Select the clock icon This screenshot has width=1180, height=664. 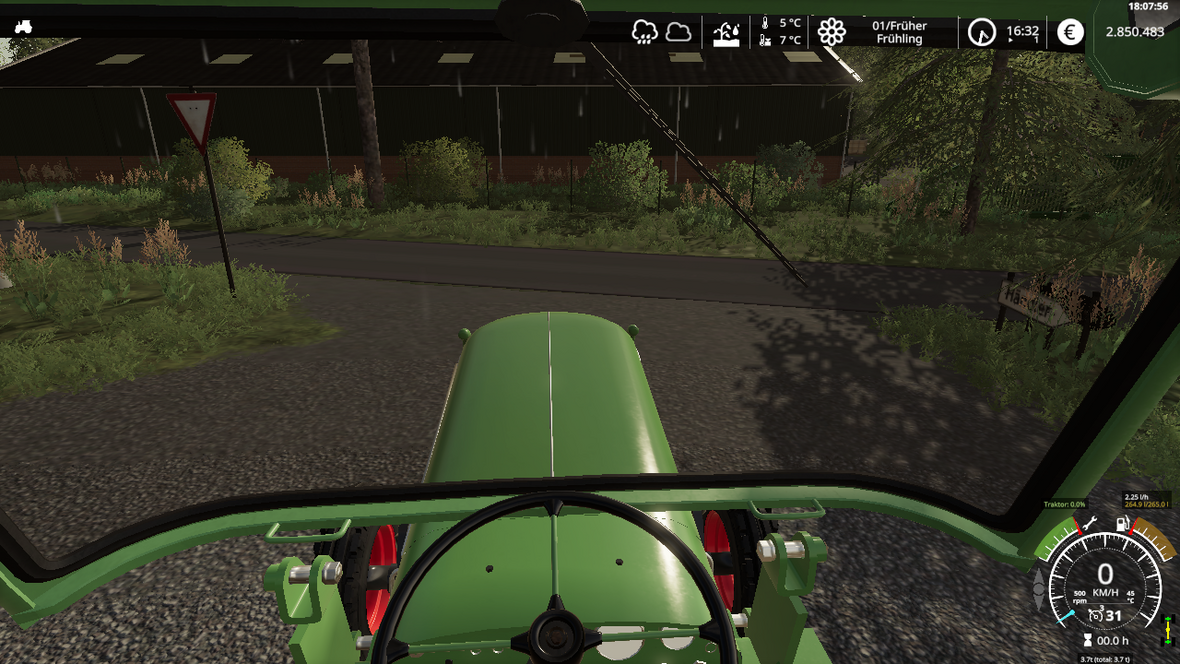coord(981,32)
